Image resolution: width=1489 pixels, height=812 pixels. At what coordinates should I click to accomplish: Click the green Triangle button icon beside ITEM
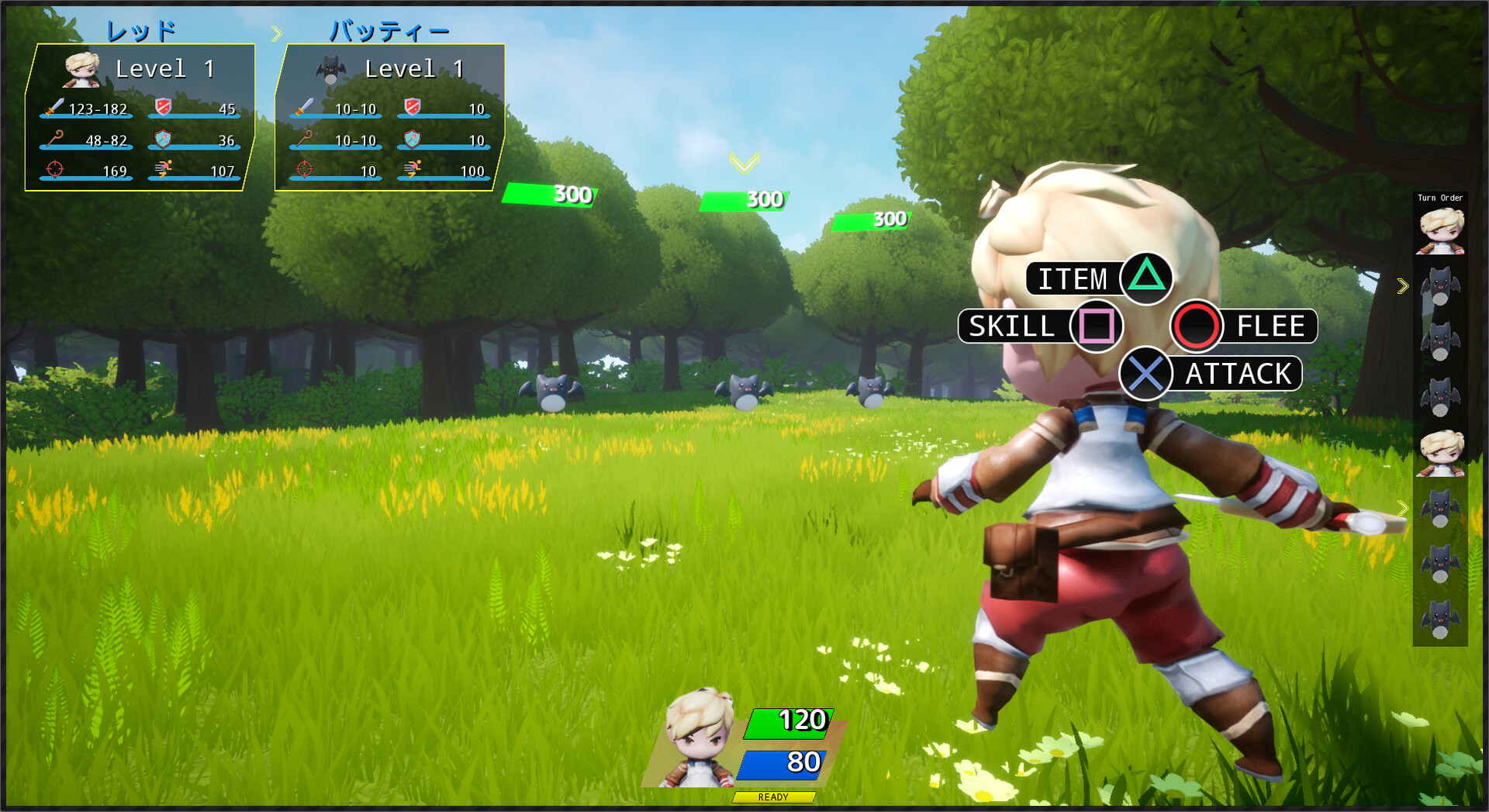pyautogui.click(x=1145, y=280)
